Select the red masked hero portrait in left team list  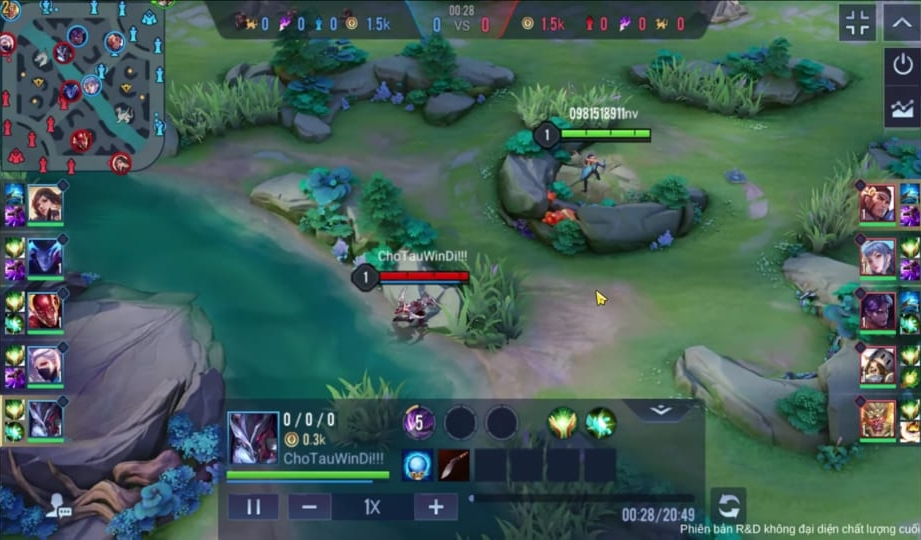45,311
